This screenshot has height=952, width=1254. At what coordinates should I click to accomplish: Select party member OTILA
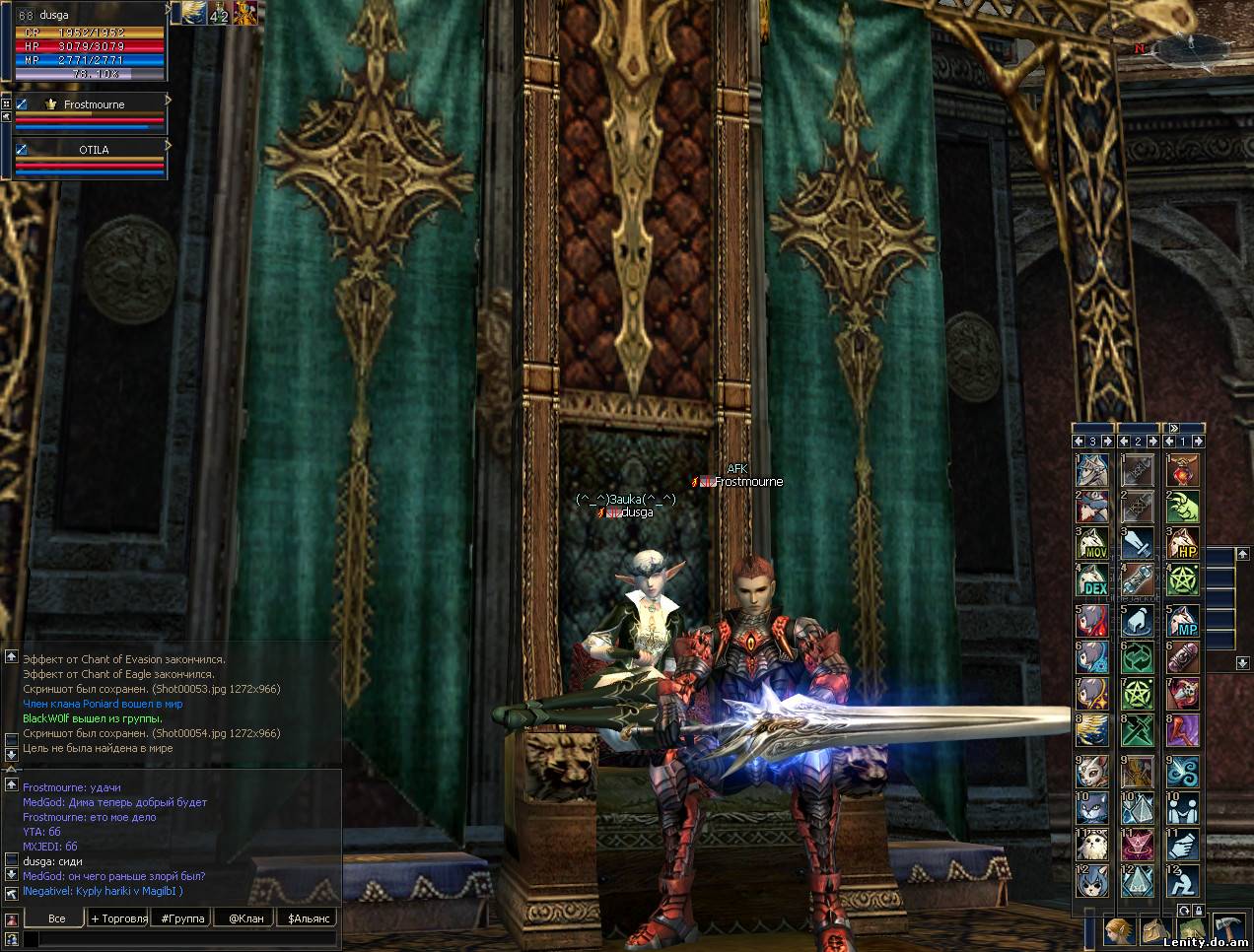click(x=94, y=150)
